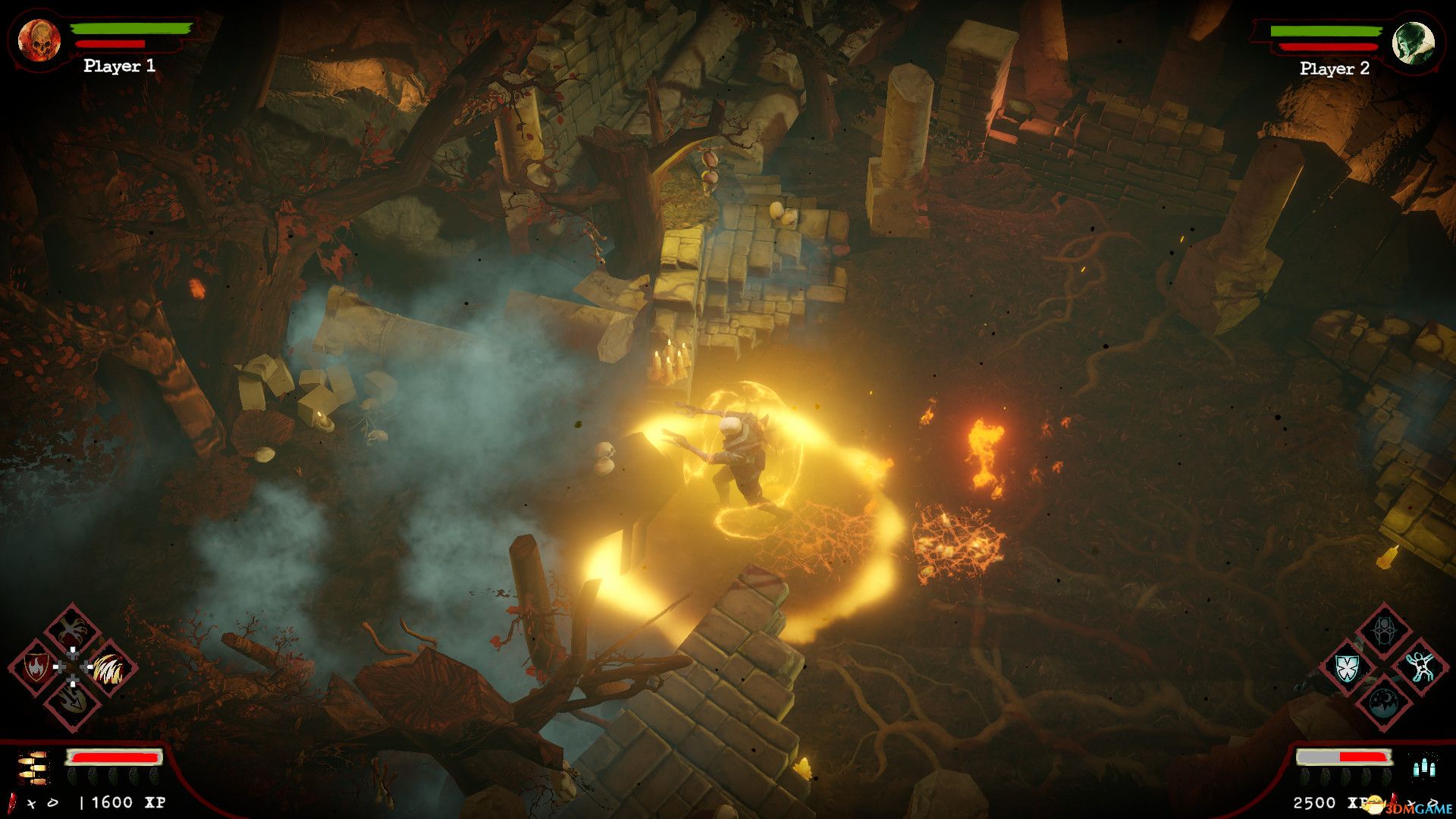Select Player 1's golden bullets ammo icon

coord(33,768)
